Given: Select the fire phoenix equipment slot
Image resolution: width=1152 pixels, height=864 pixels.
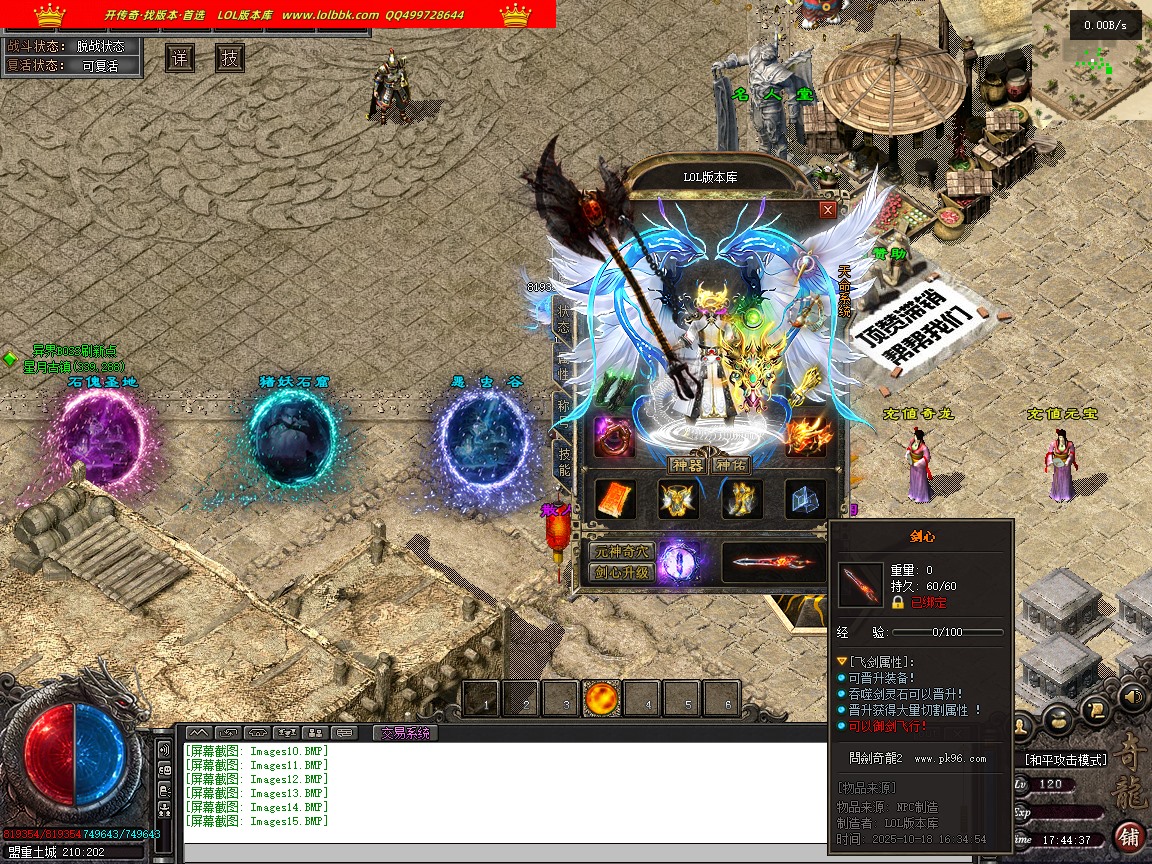Looking at the screenshot, I should point(806,436).
